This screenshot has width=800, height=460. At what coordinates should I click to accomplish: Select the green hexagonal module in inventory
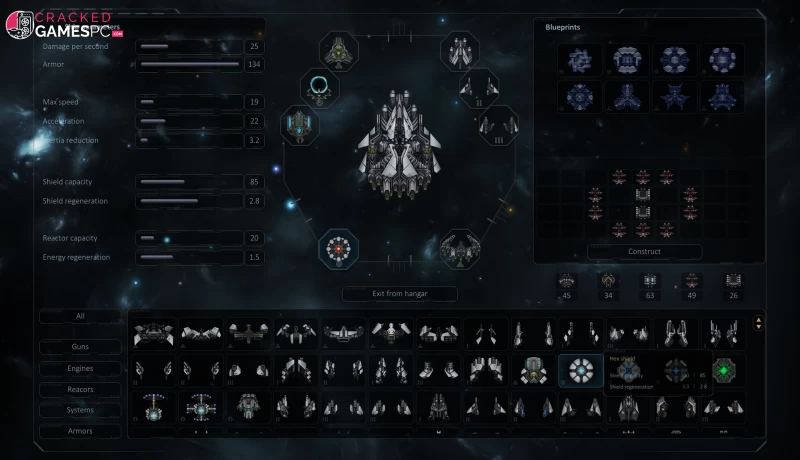tap(727, 371)
